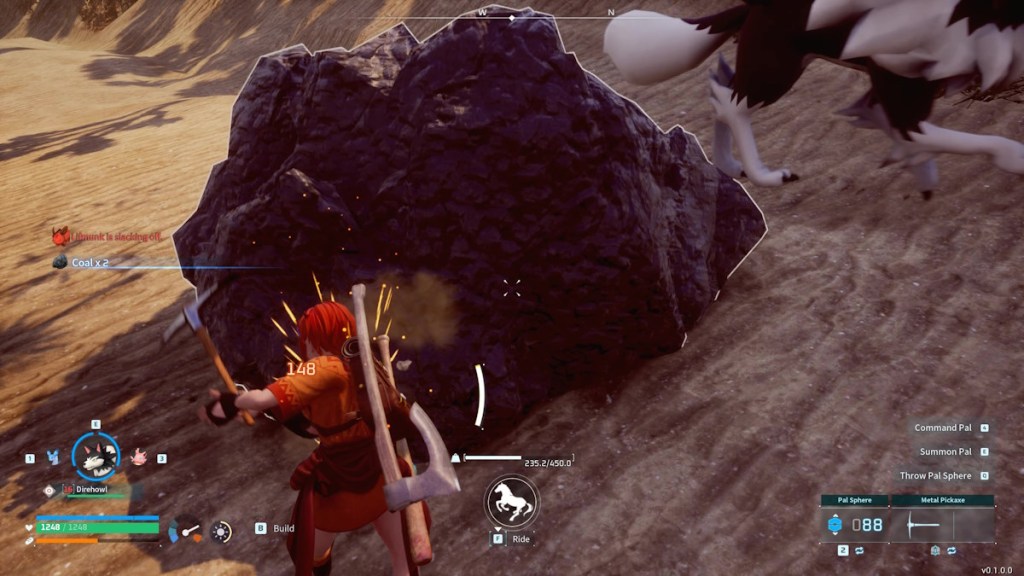Click the sun time-of-day icon
This screenshot has height=576, width=1024.
221,531
